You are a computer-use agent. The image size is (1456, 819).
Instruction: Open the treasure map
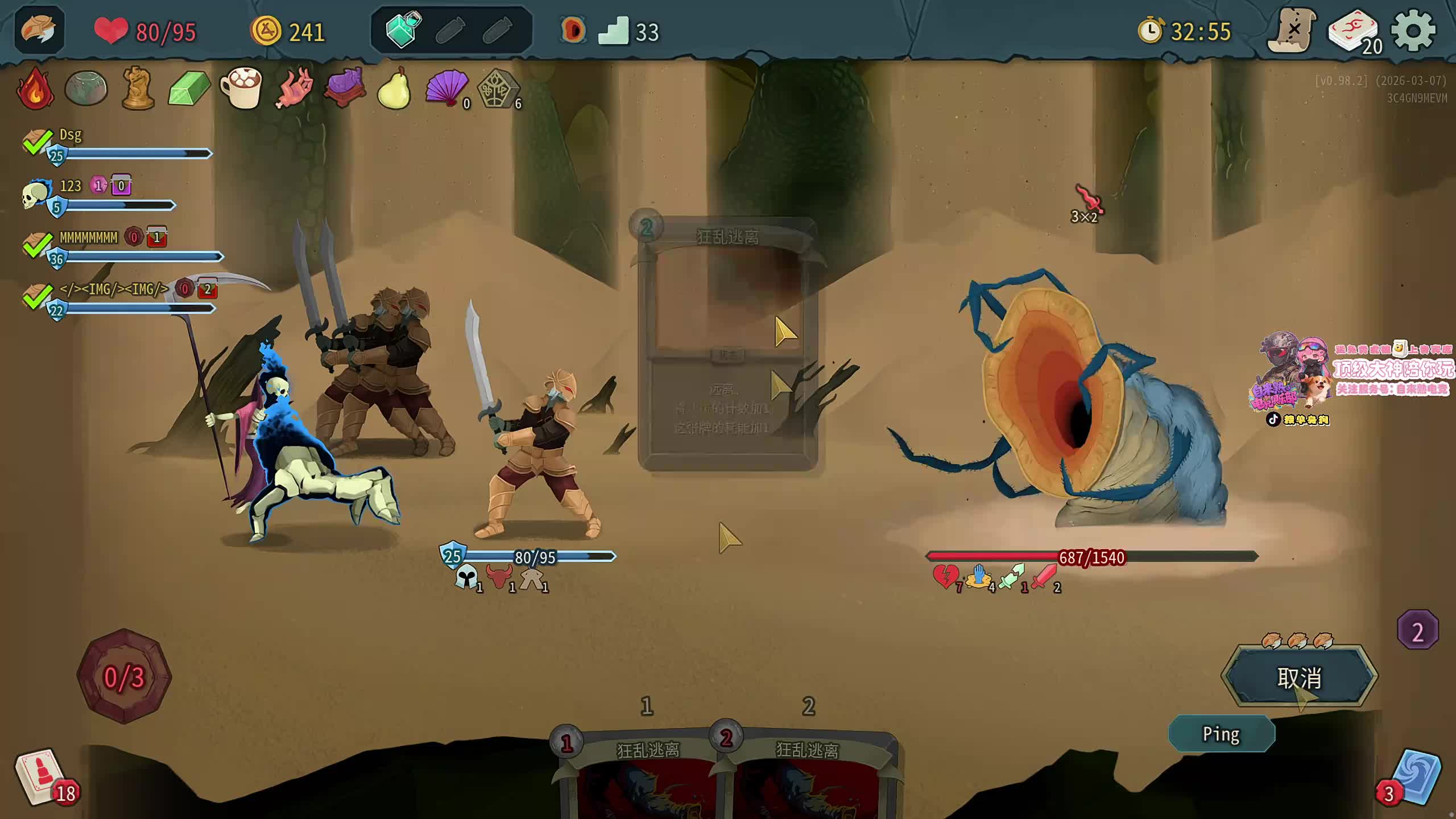pyautogui.click(x=1292, y=31)
